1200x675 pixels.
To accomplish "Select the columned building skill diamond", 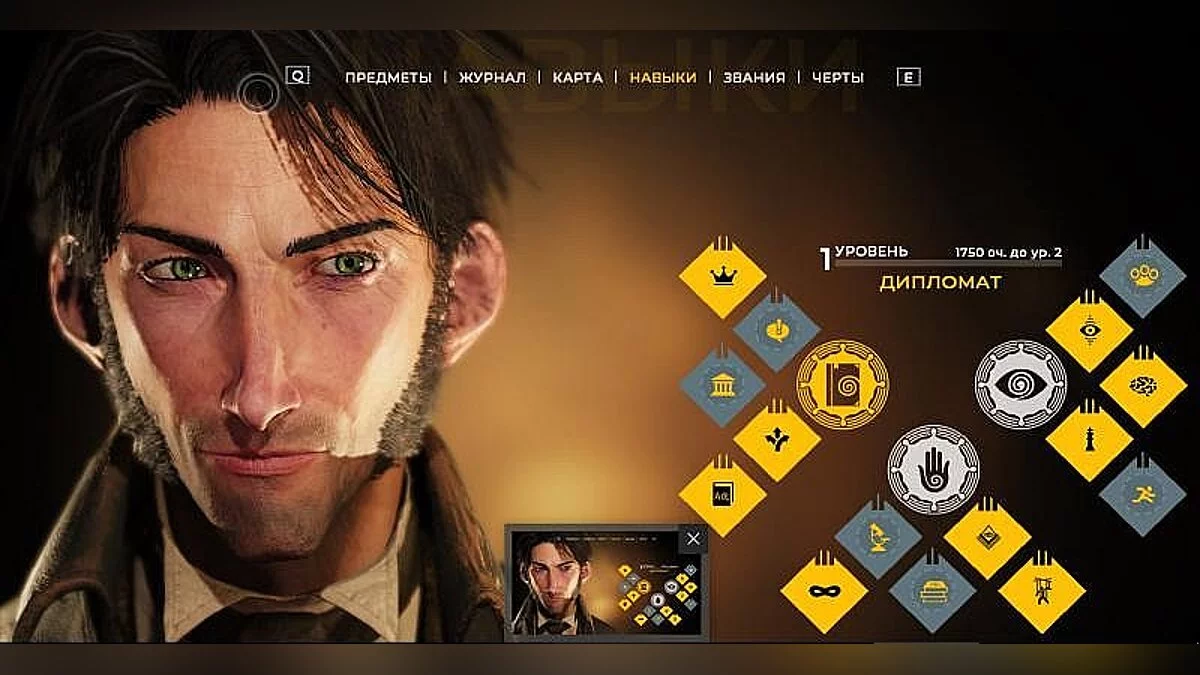I will (722, 386).
